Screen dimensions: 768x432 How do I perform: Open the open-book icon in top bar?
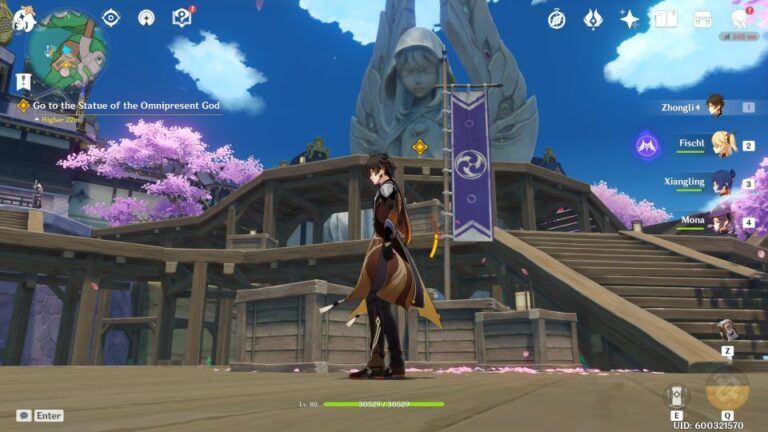665,19
